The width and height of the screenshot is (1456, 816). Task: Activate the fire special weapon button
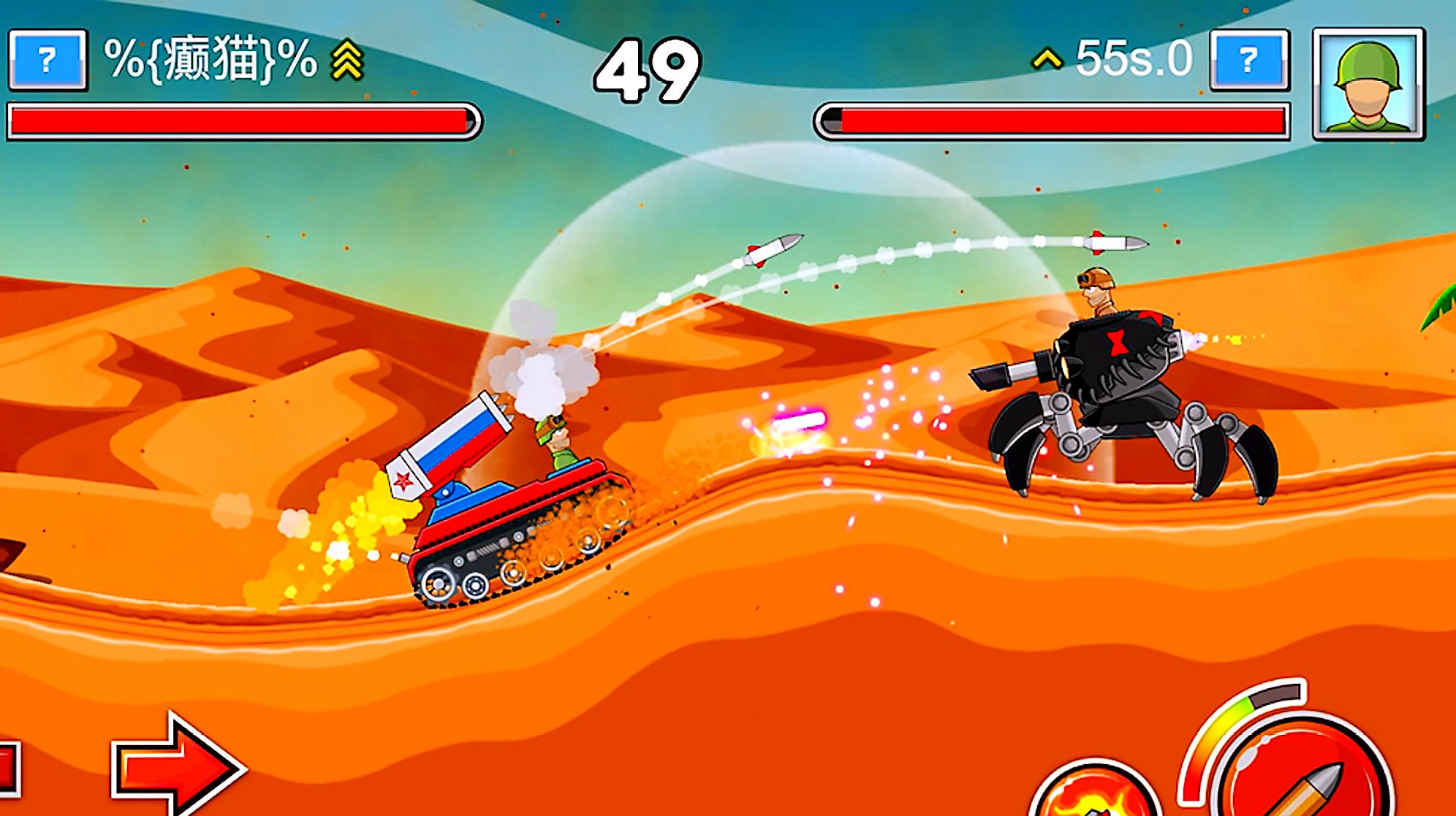pos(1091,793)
